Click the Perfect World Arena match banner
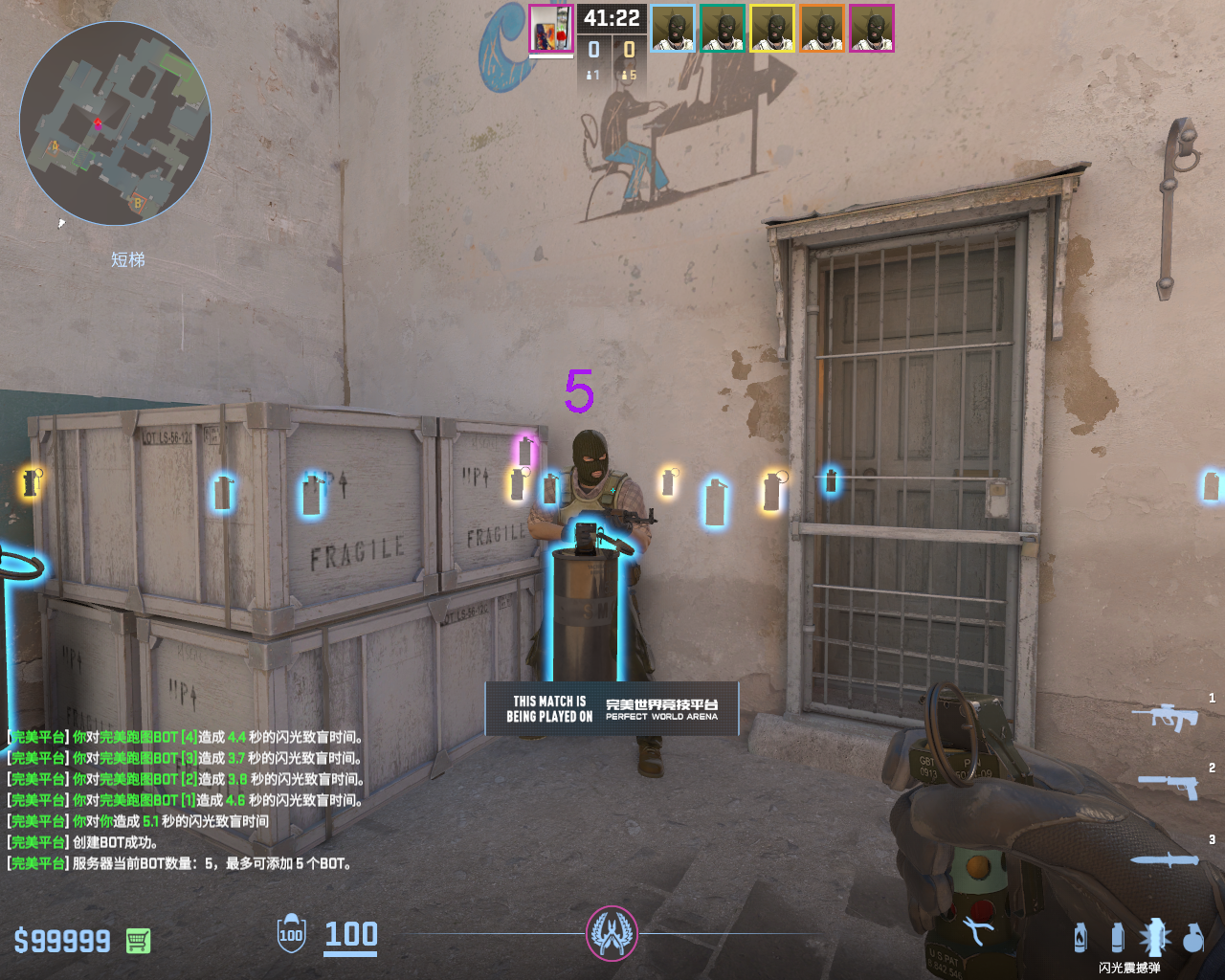This screenshot has width=1225, height=980. click(x=612, y=708)
